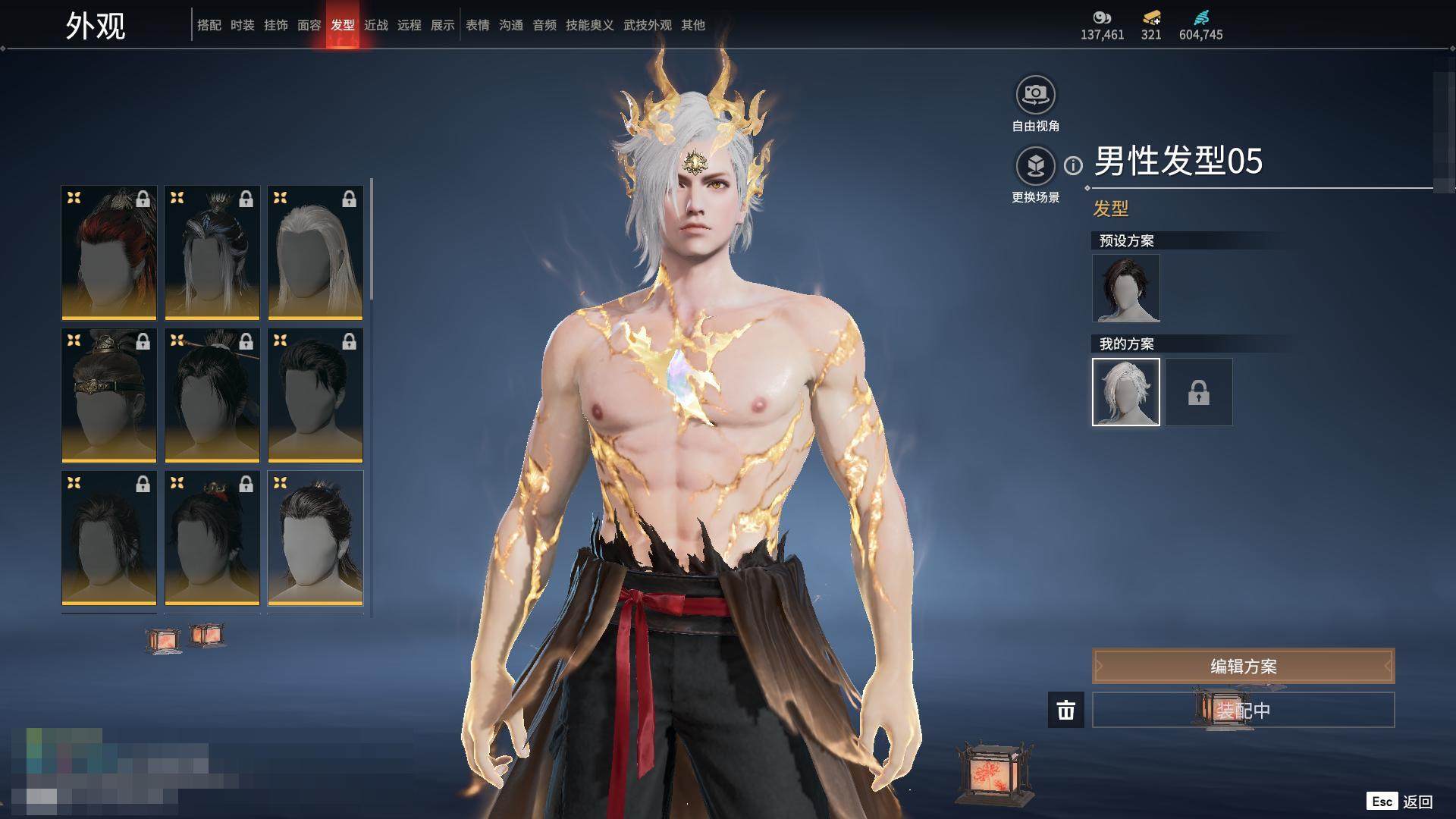The image size is (1456, 819).
Task: Click the 编辑方案 edit scheme button
Action: [1243, 667]
